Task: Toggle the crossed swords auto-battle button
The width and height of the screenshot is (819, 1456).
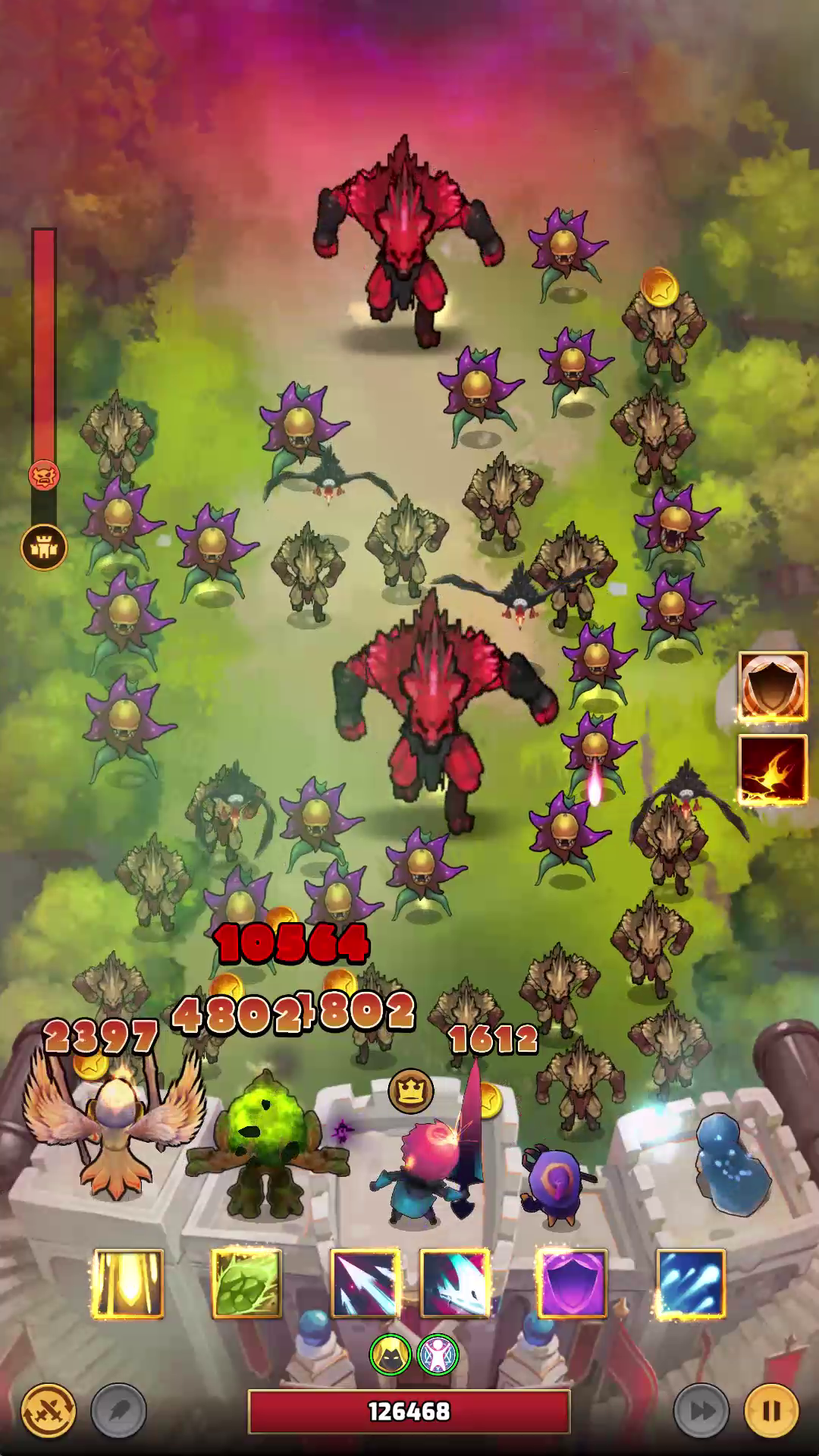Action: pyautogui.click(x=49, y=1411)
